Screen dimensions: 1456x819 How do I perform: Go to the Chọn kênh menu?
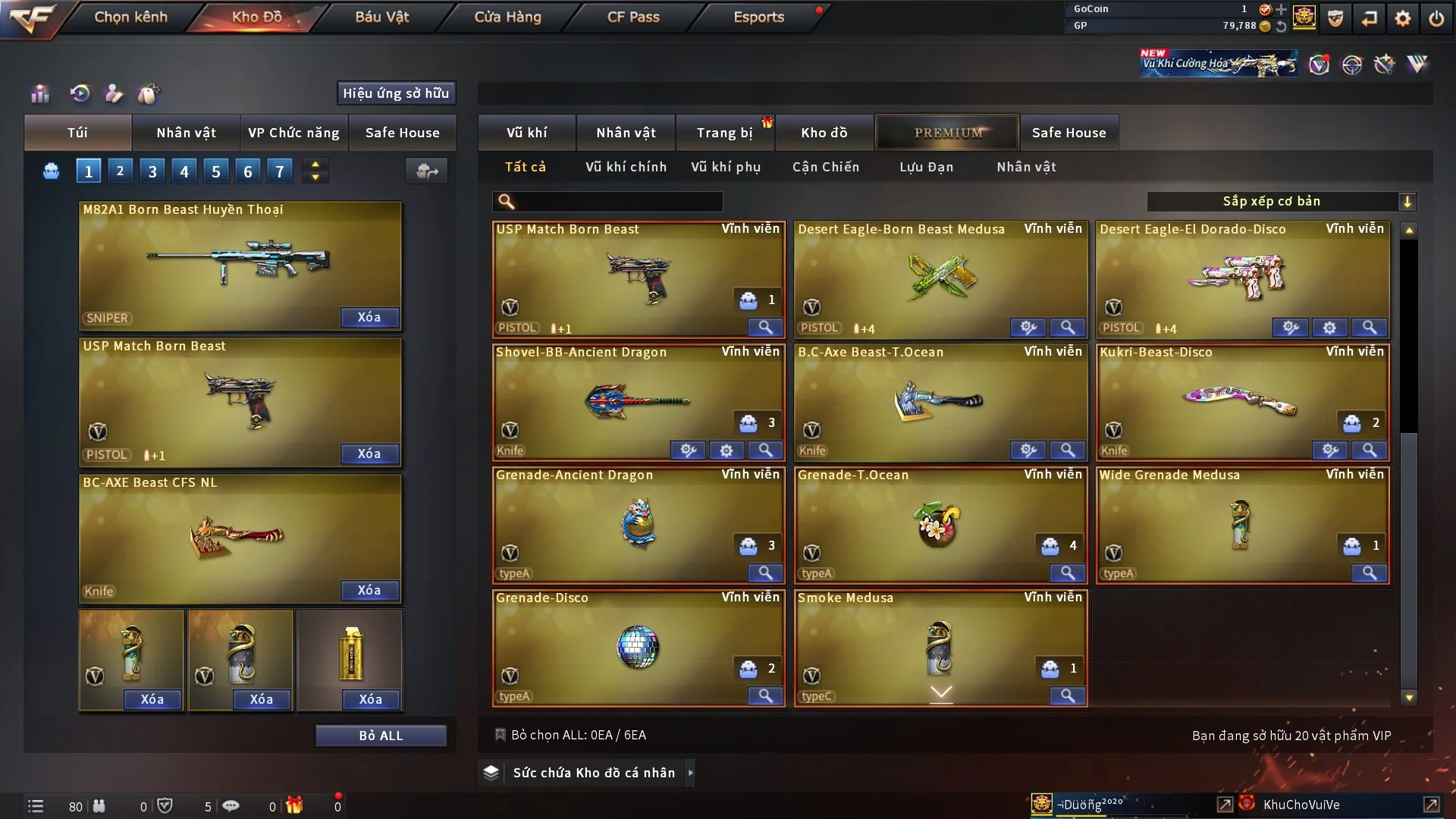pyautogui.click(x=130, y=17)
